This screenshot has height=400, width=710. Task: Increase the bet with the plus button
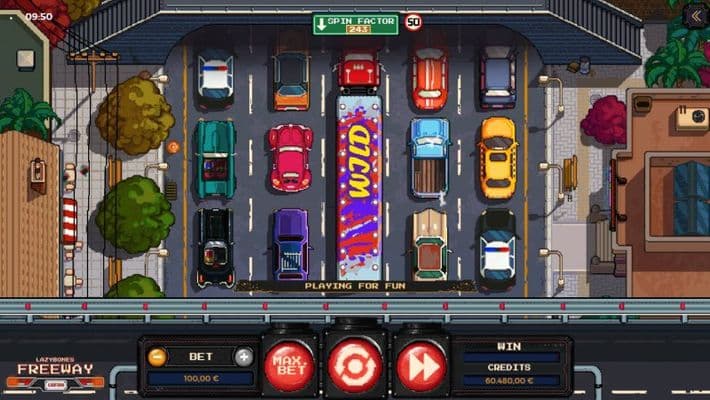point(243,357)
